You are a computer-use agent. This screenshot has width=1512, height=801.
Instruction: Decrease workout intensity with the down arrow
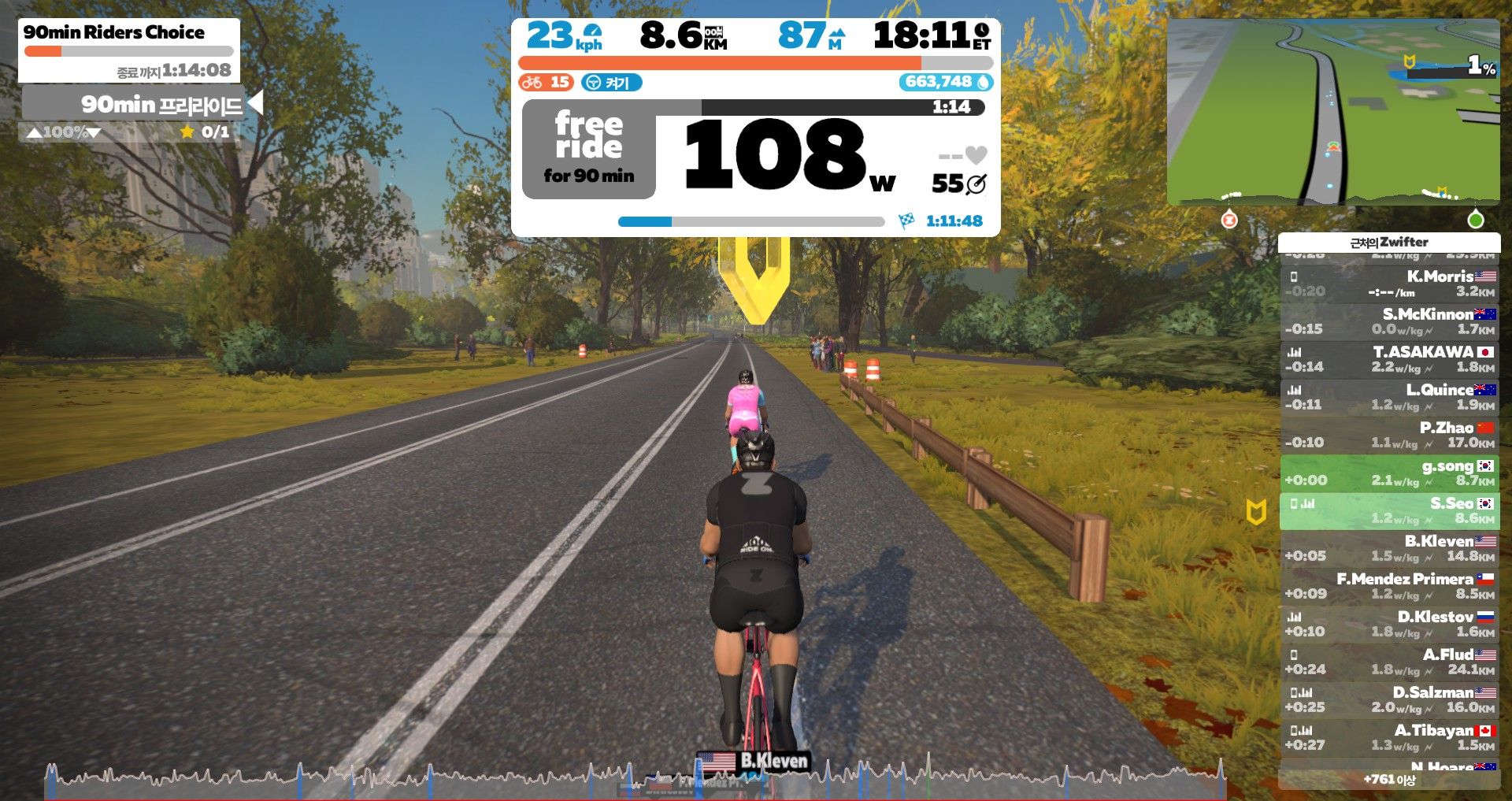[94, 132]
